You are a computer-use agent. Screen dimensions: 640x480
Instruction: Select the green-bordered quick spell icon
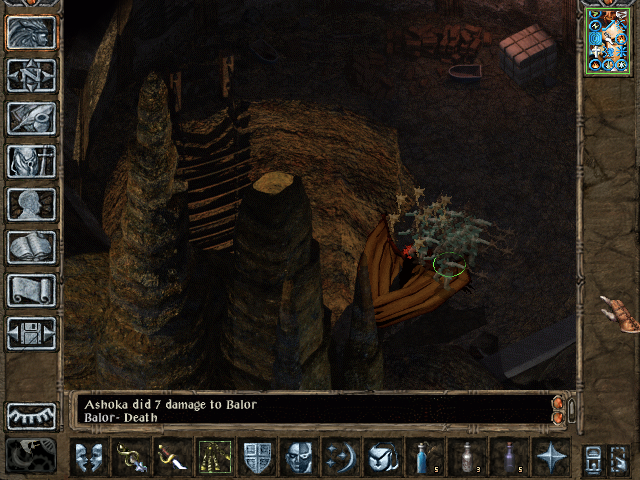(x=215, y=457)
